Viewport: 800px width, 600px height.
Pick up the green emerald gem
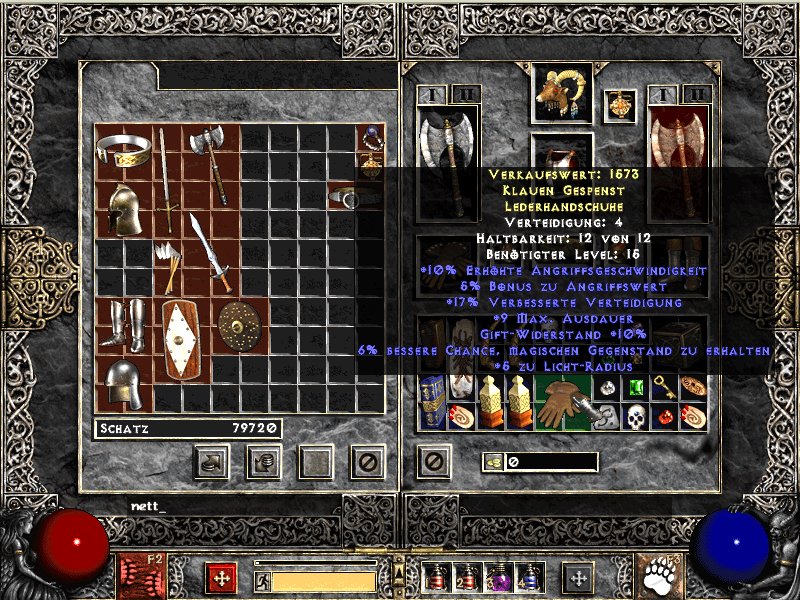point(635,387)
